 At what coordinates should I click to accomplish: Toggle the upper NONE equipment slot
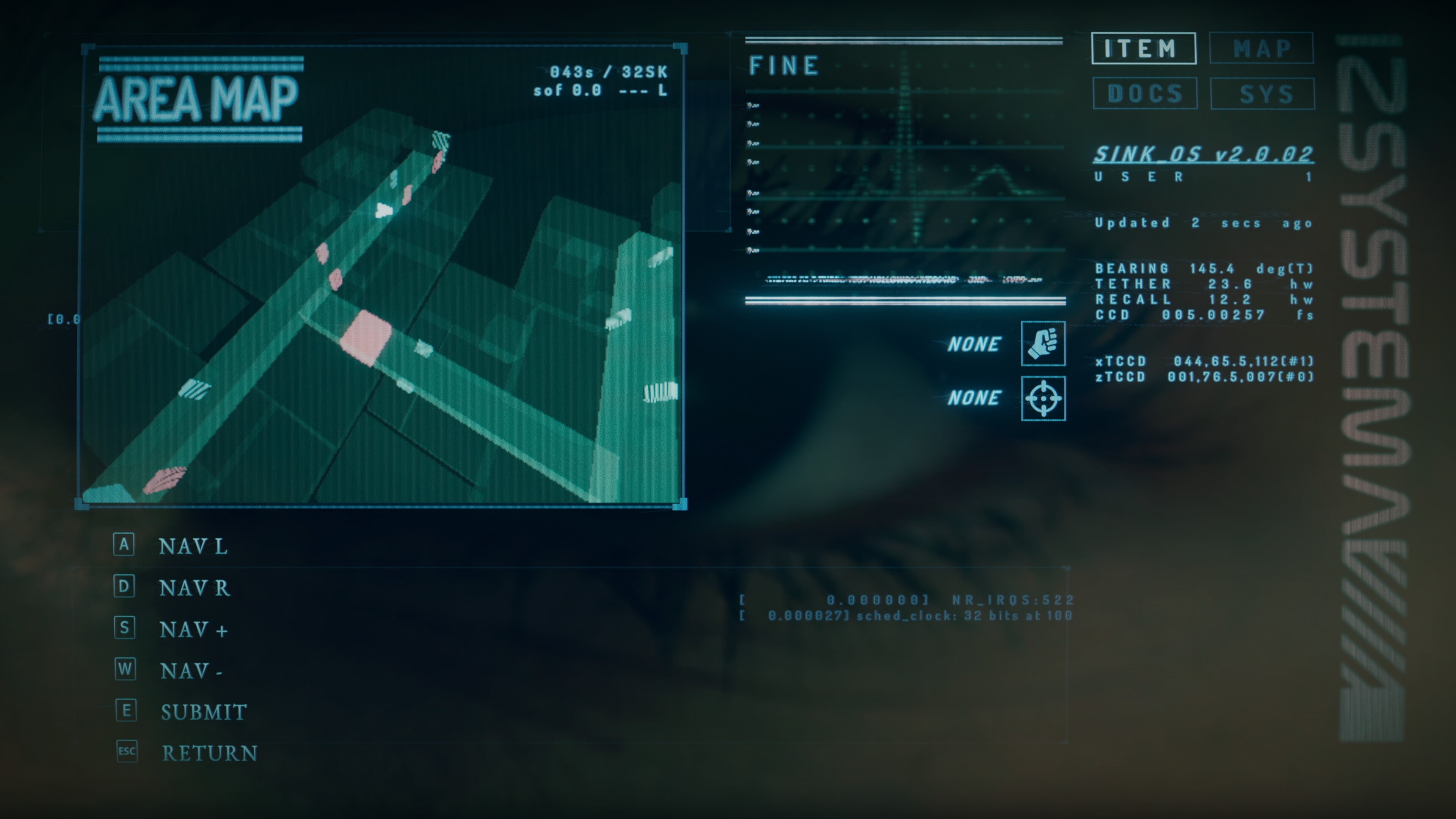[975, 344]
